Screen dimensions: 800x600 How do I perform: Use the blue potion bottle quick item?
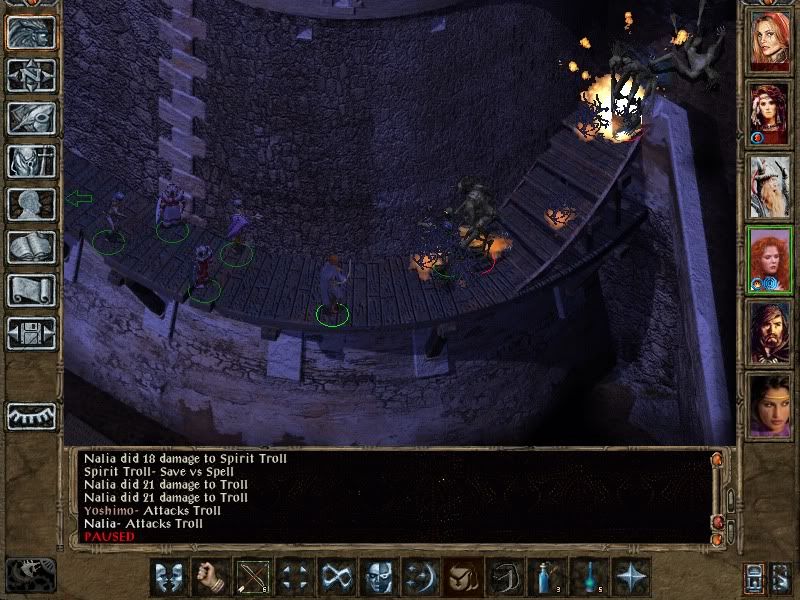[x=545, y=577]
